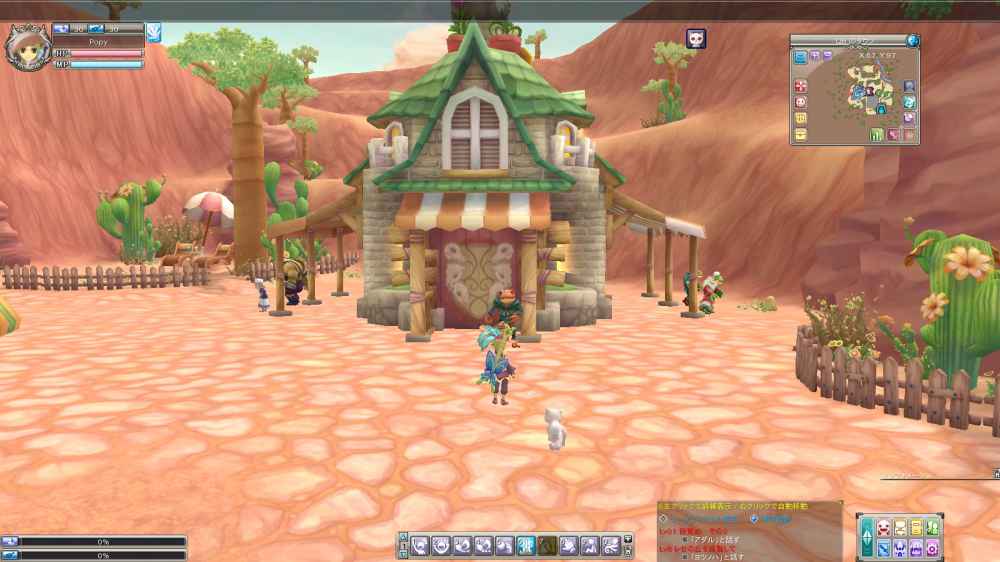Select the Popy character portrait
The height and width of the screenshot is (562, 1000).
point(24,43)
